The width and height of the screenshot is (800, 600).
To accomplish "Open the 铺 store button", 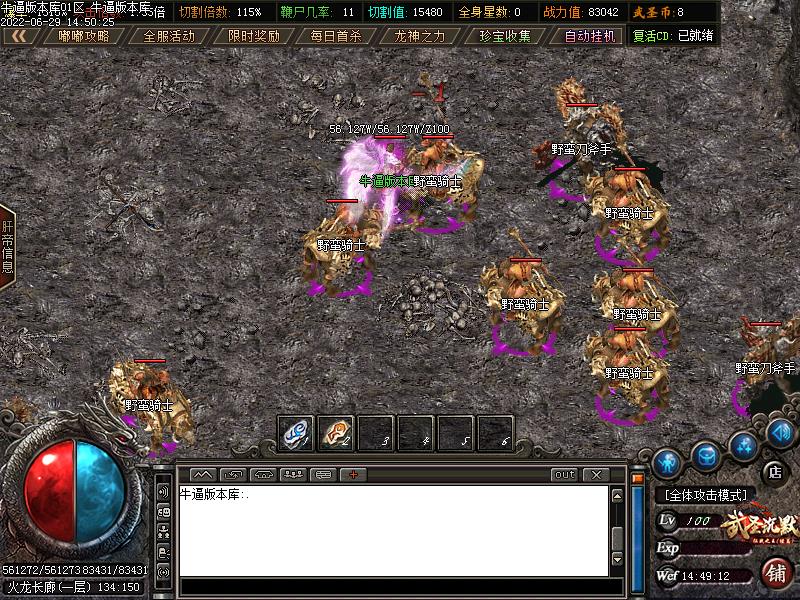I will coord(775,573).
